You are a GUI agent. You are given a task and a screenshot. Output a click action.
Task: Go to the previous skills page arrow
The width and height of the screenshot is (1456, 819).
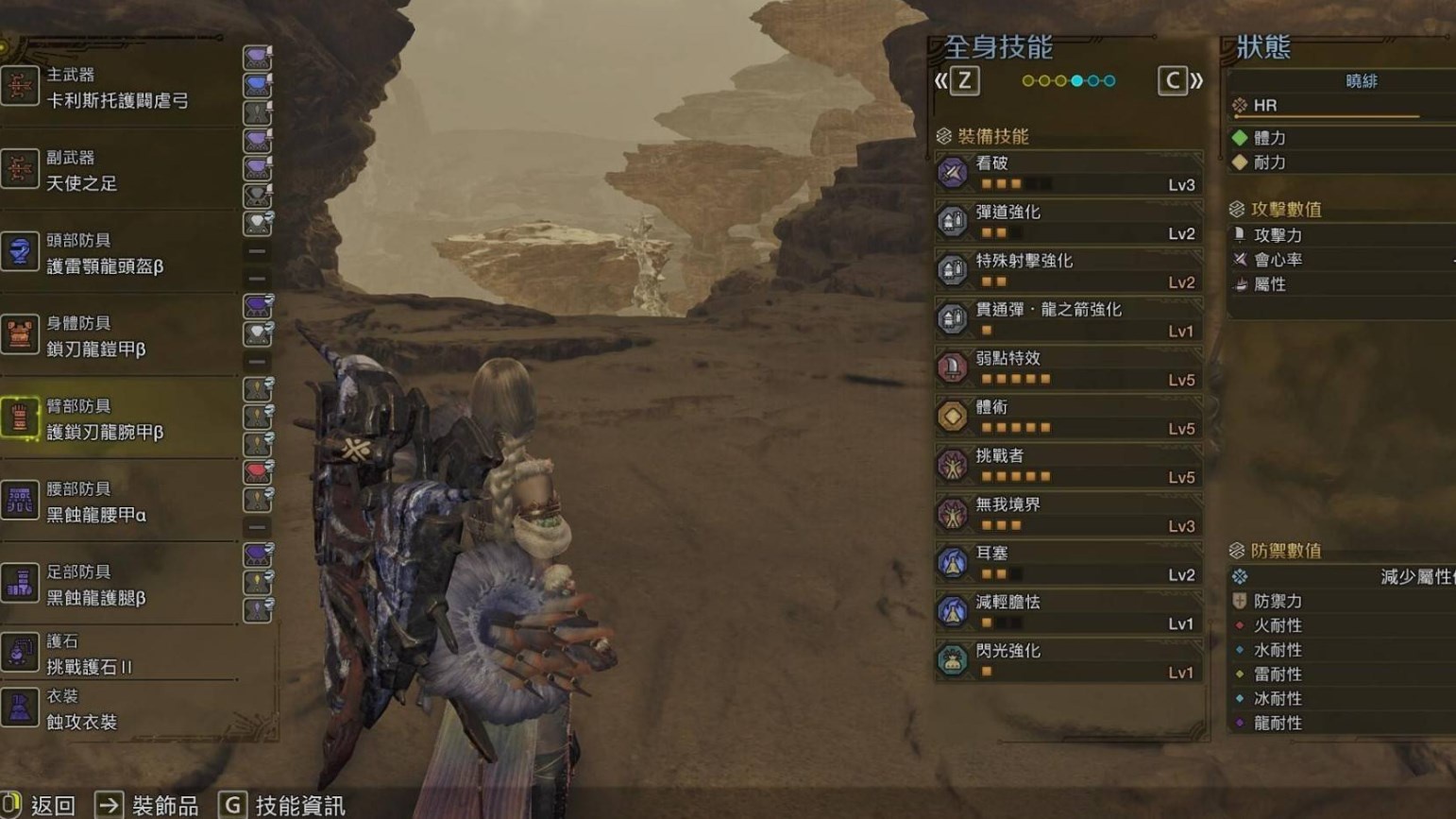coord(957,81)
